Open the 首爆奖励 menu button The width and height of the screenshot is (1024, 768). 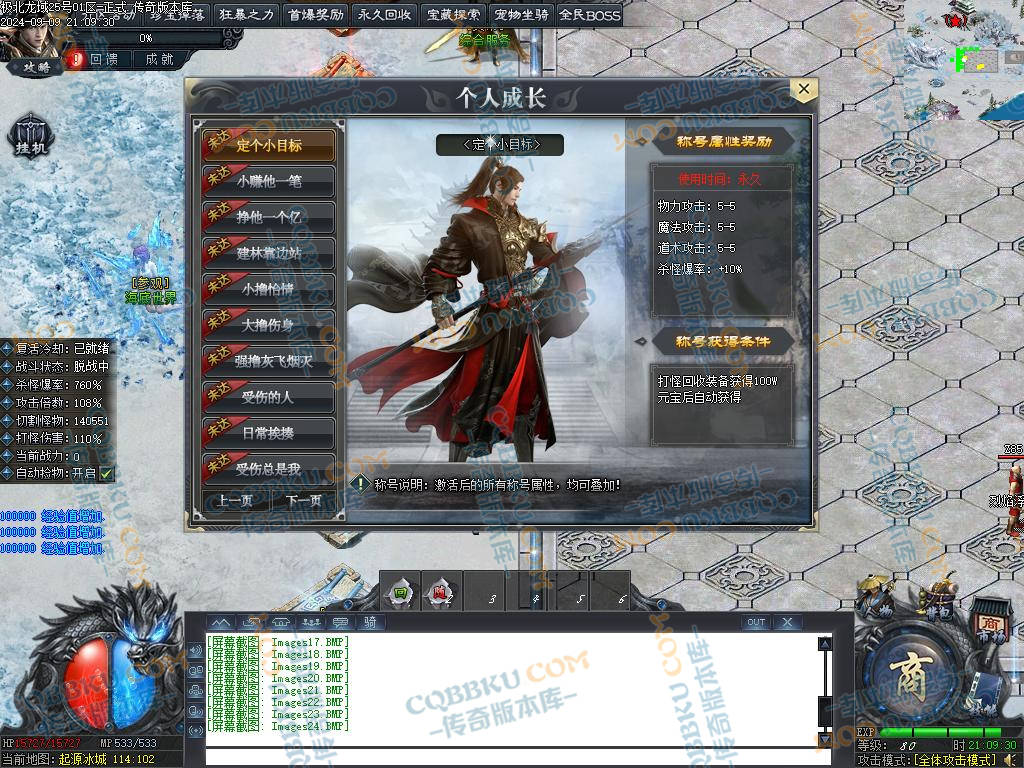[x=315, y=15]
